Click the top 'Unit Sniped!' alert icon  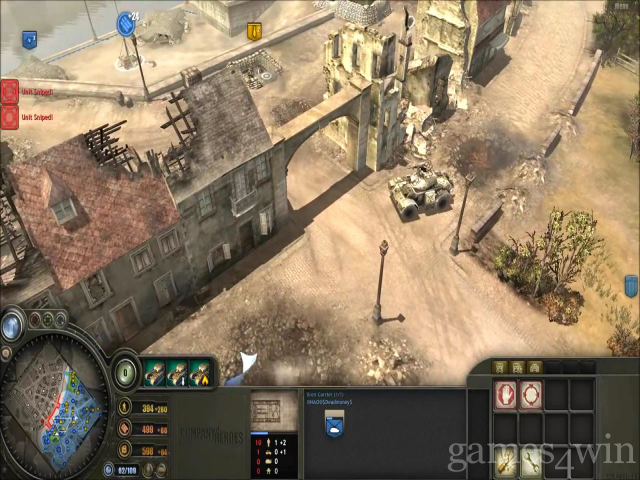coord(9,91)
